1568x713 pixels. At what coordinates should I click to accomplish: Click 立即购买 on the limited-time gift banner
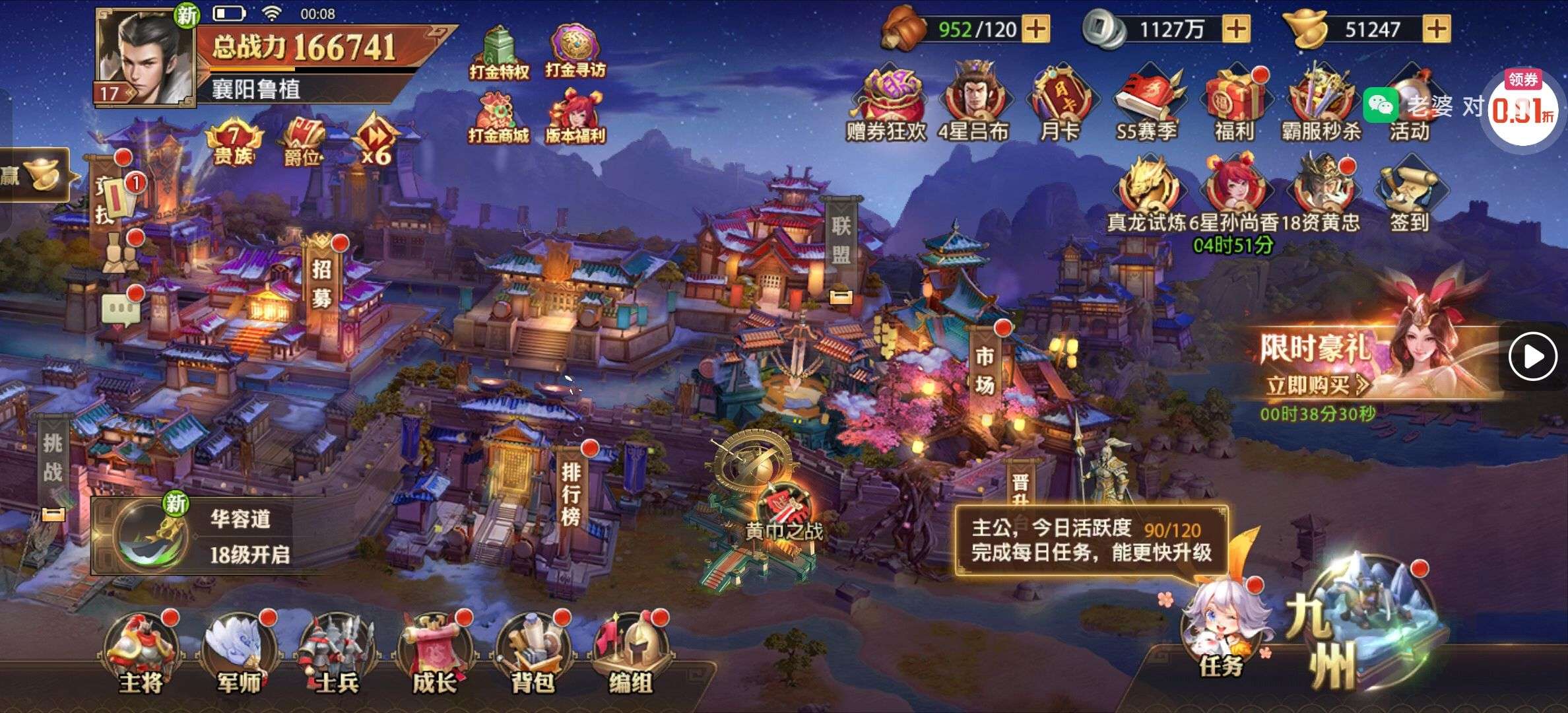[1317, 385]
